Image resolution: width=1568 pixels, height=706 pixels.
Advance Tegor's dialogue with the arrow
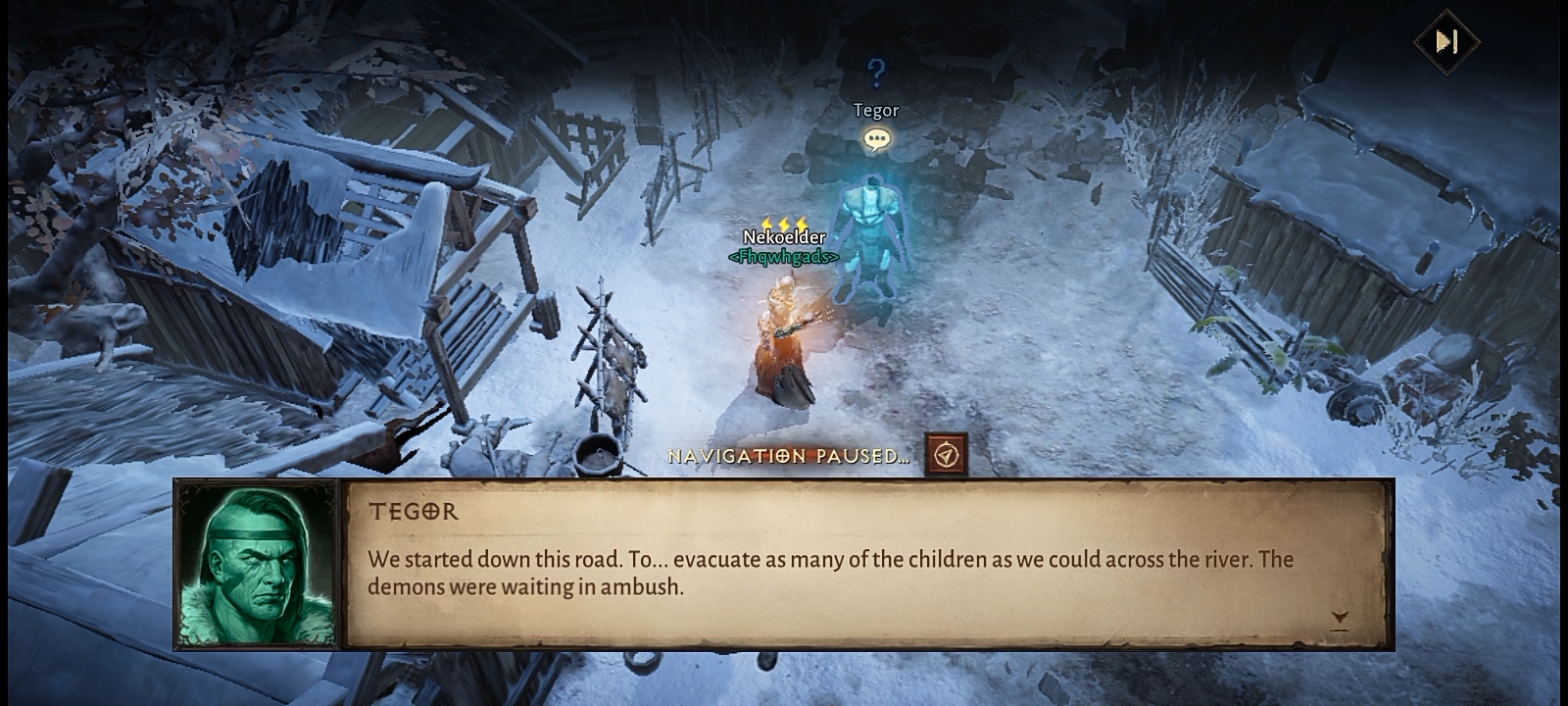[x=1340, y=618]
